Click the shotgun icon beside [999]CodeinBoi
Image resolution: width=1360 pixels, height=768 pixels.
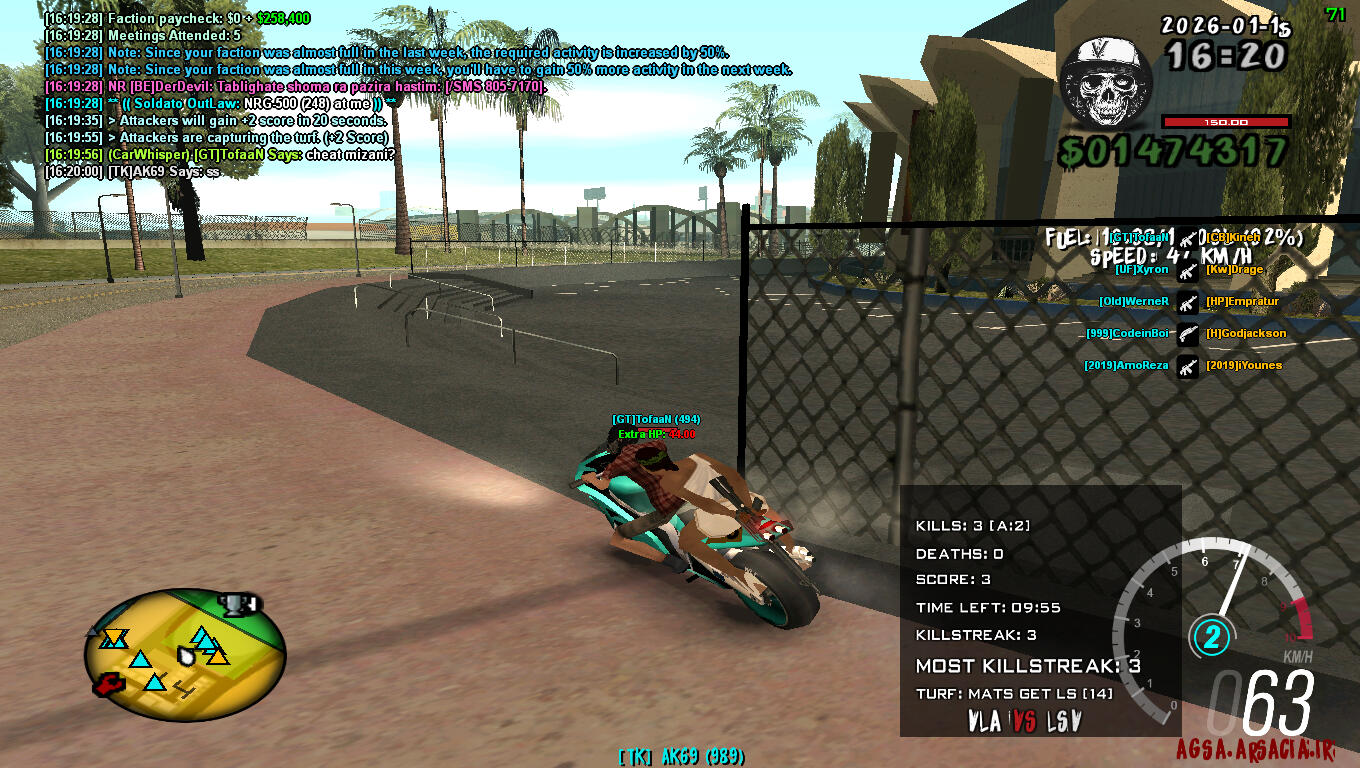1187,333
